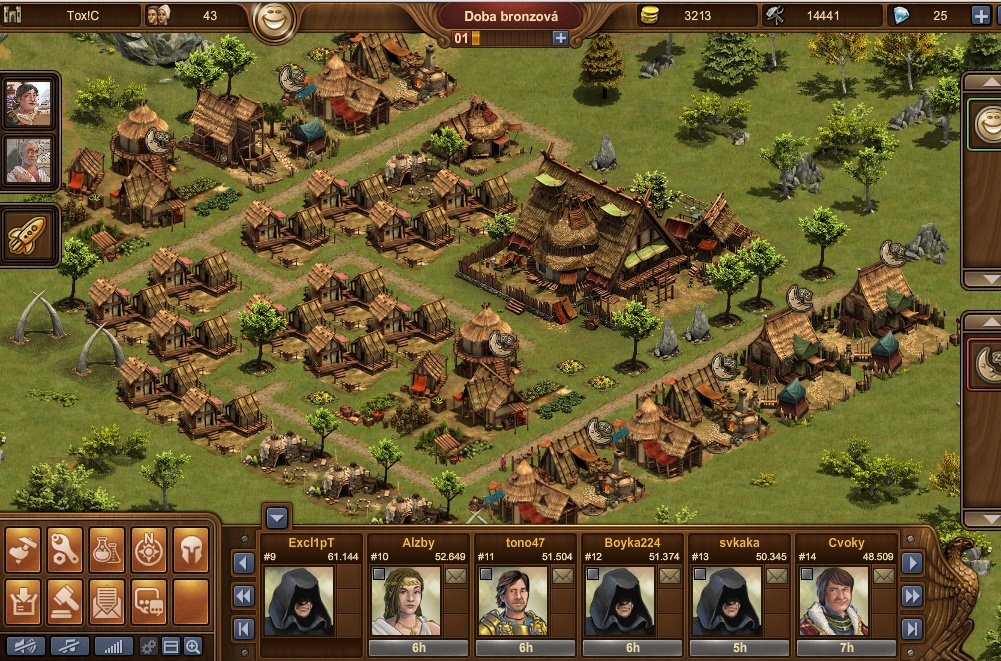Viewport: 1001px width, 661px height.
Task: Send a message to tono47
Action: point(562,576)
